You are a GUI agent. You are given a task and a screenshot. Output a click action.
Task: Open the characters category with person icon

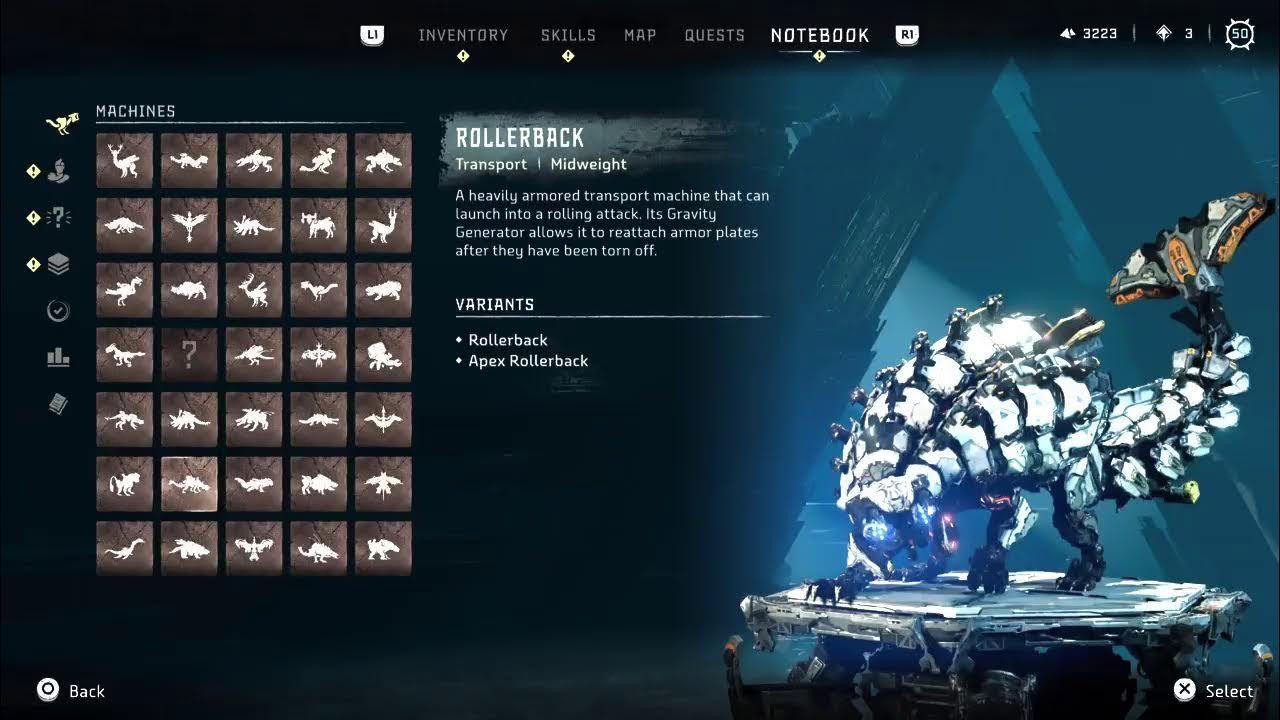pos(58,171)
